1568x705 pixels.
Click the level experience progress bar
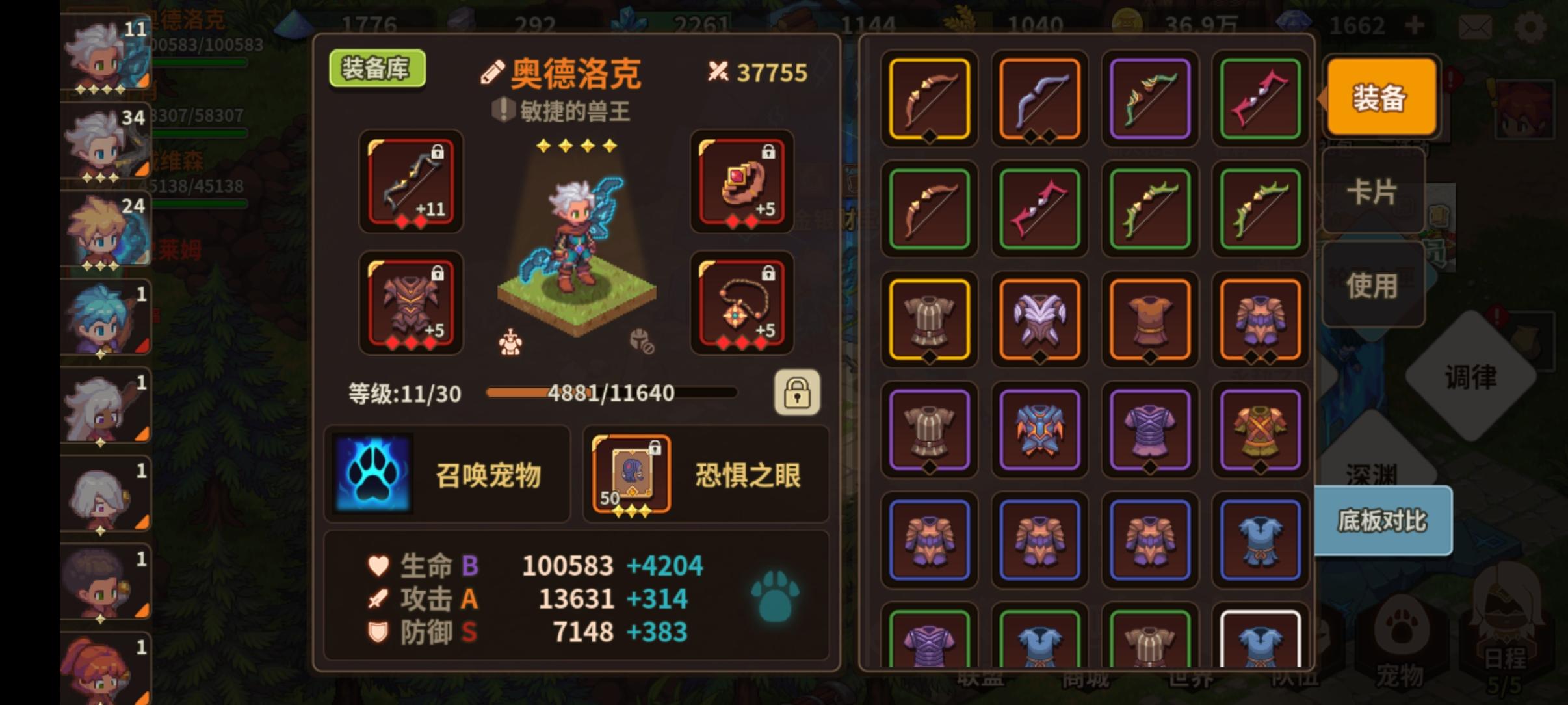click(x=611, y=393)
